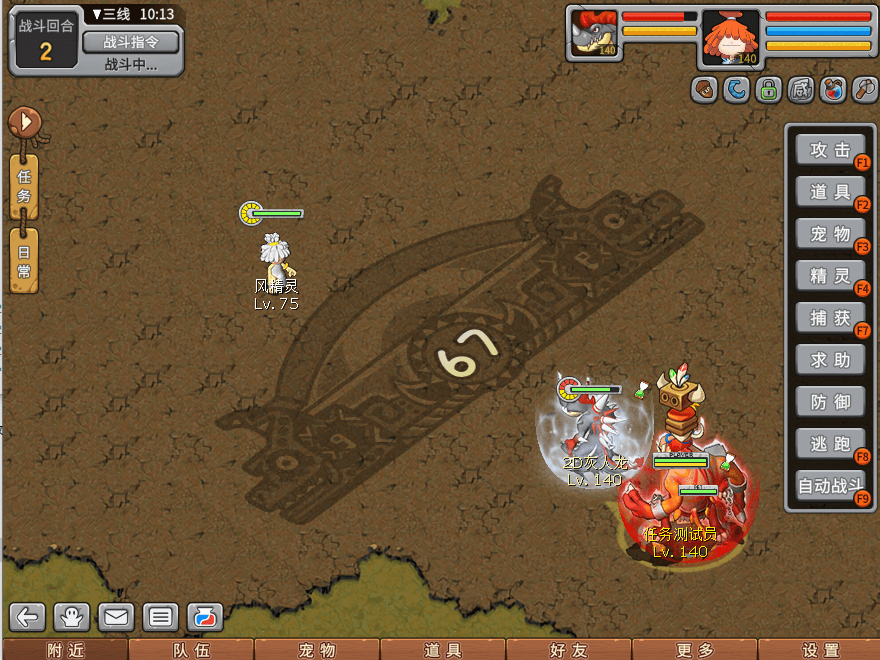Choose 逃跑 to flee the battle
The width and height of the screenshot is (880, 660).
[830, 443]
